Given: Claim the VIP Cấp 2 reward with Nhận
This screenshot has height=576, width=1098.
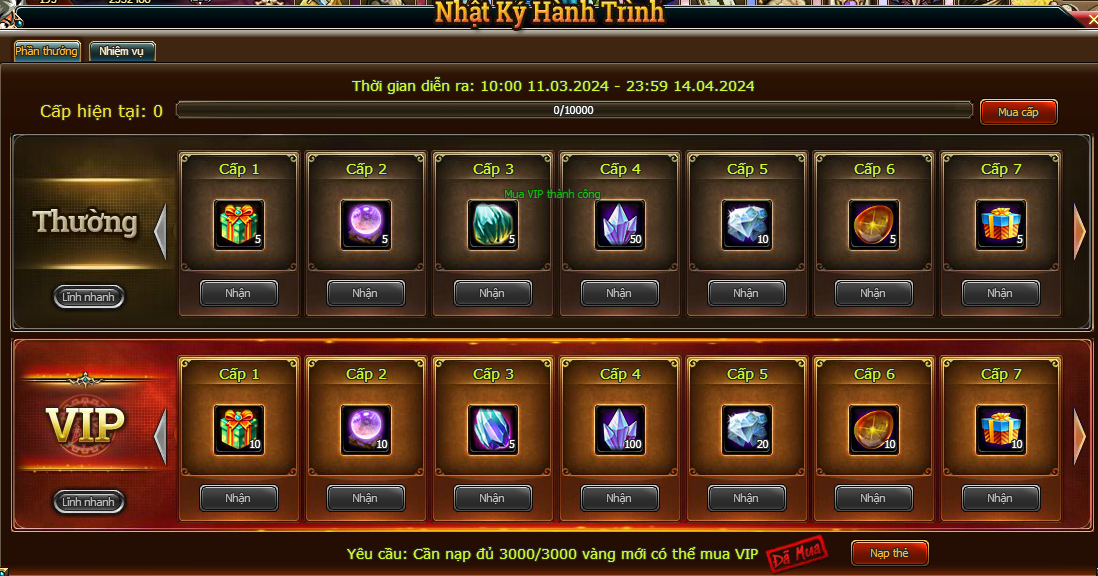Looking at the screenshot, I should coord(365,498).
